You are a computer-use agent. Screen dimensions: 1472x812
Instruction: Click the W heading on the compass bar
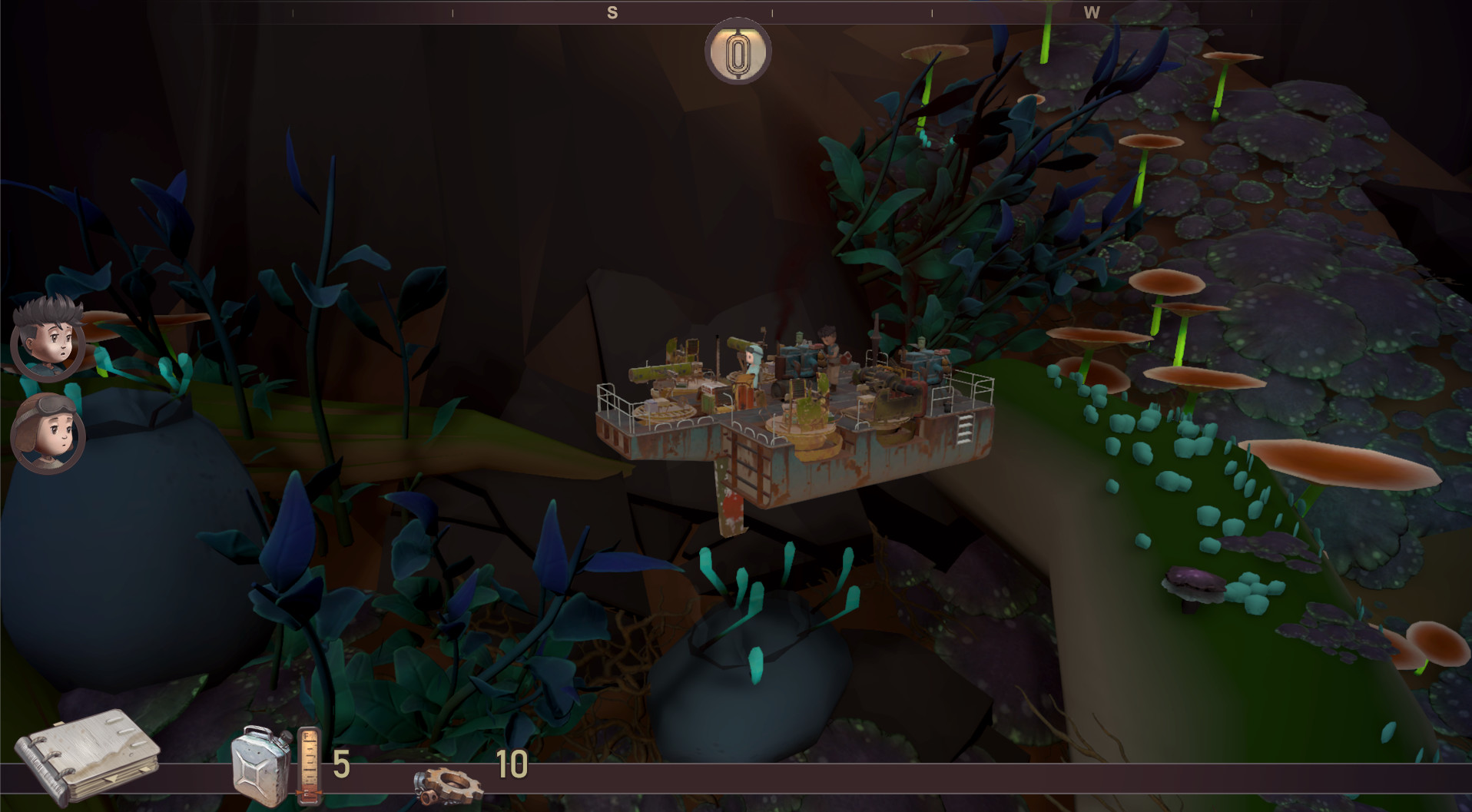1092,12
